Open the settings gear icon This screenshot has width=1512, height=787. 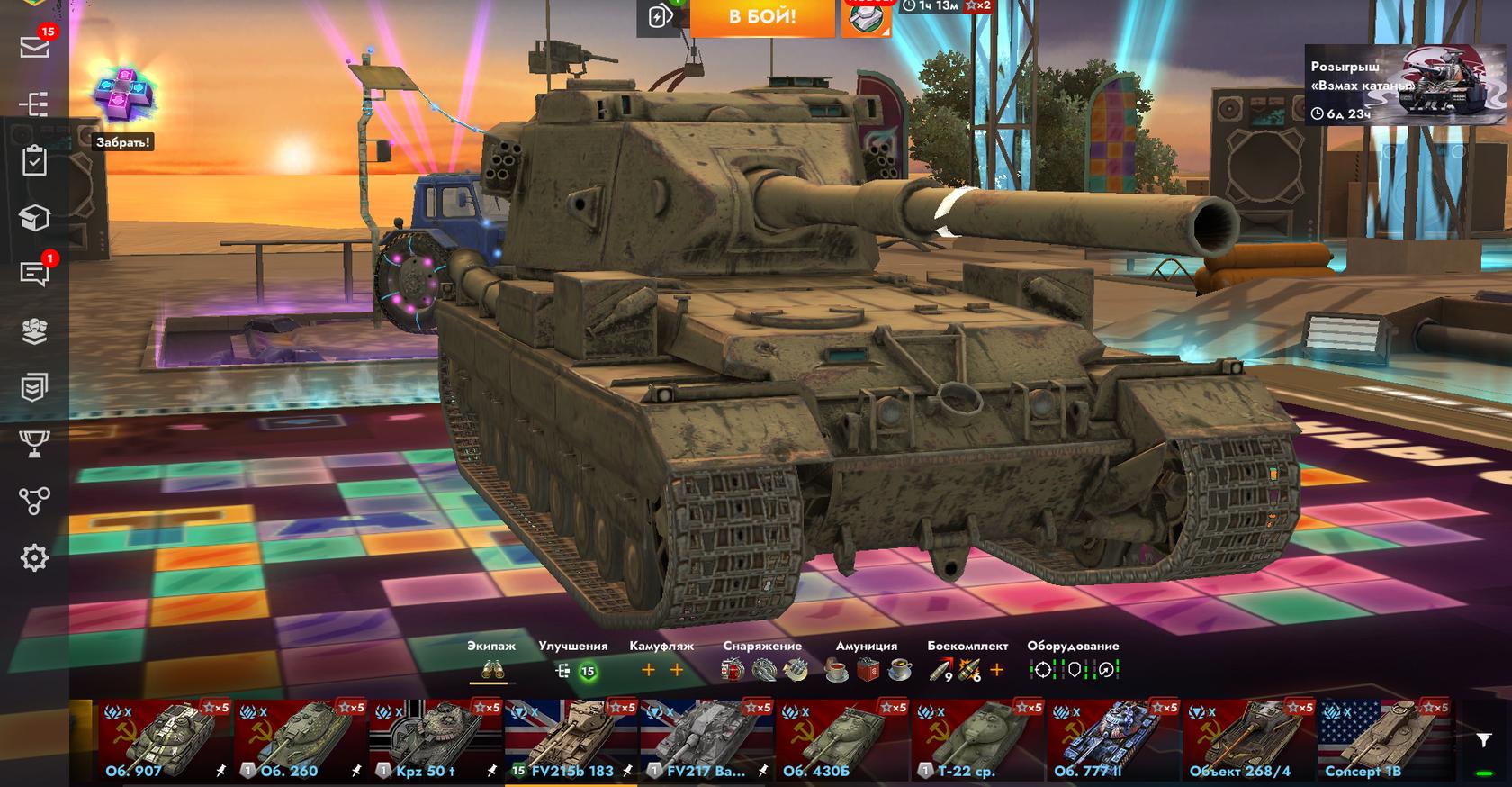(34, 558)
